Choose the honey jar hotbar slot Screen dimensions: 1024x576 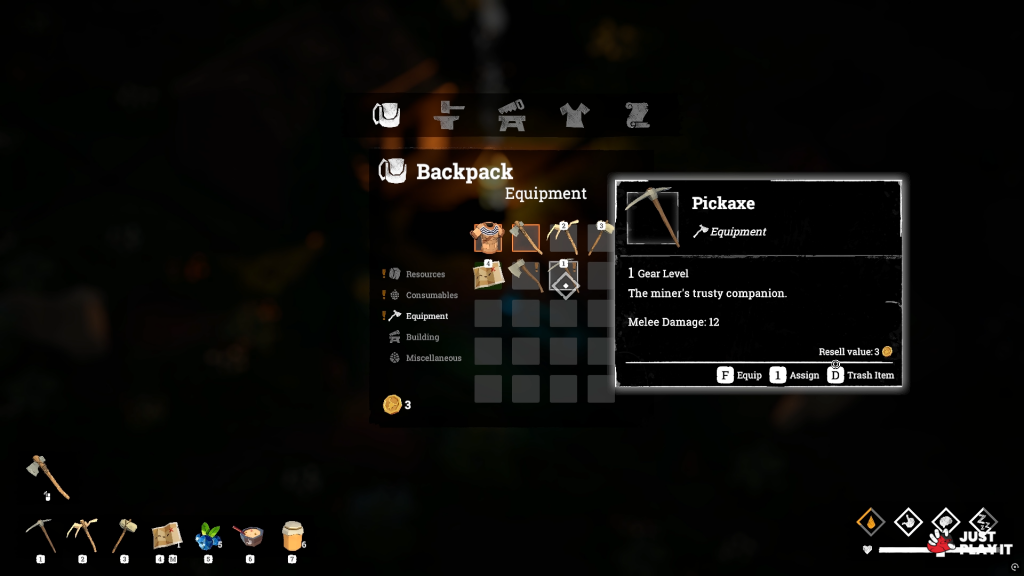click(x=292, y=537)
